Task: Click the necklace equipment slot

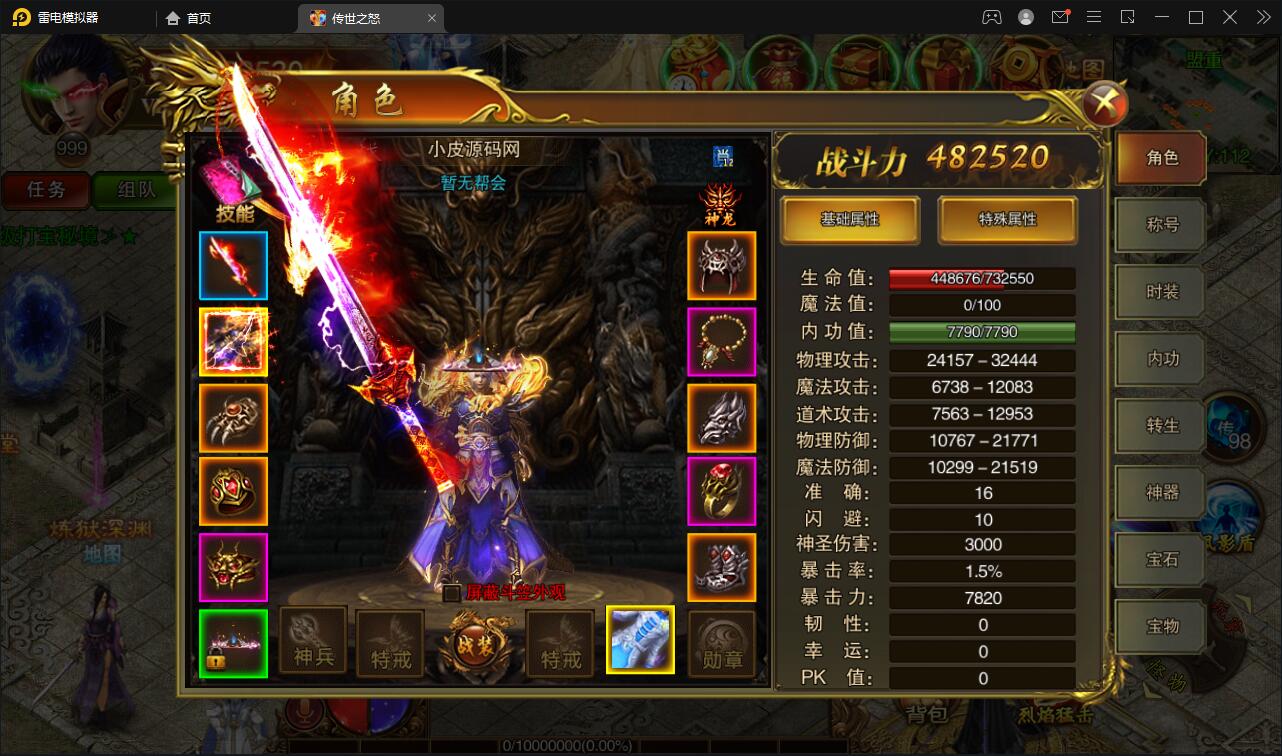Action: [722, 340]
